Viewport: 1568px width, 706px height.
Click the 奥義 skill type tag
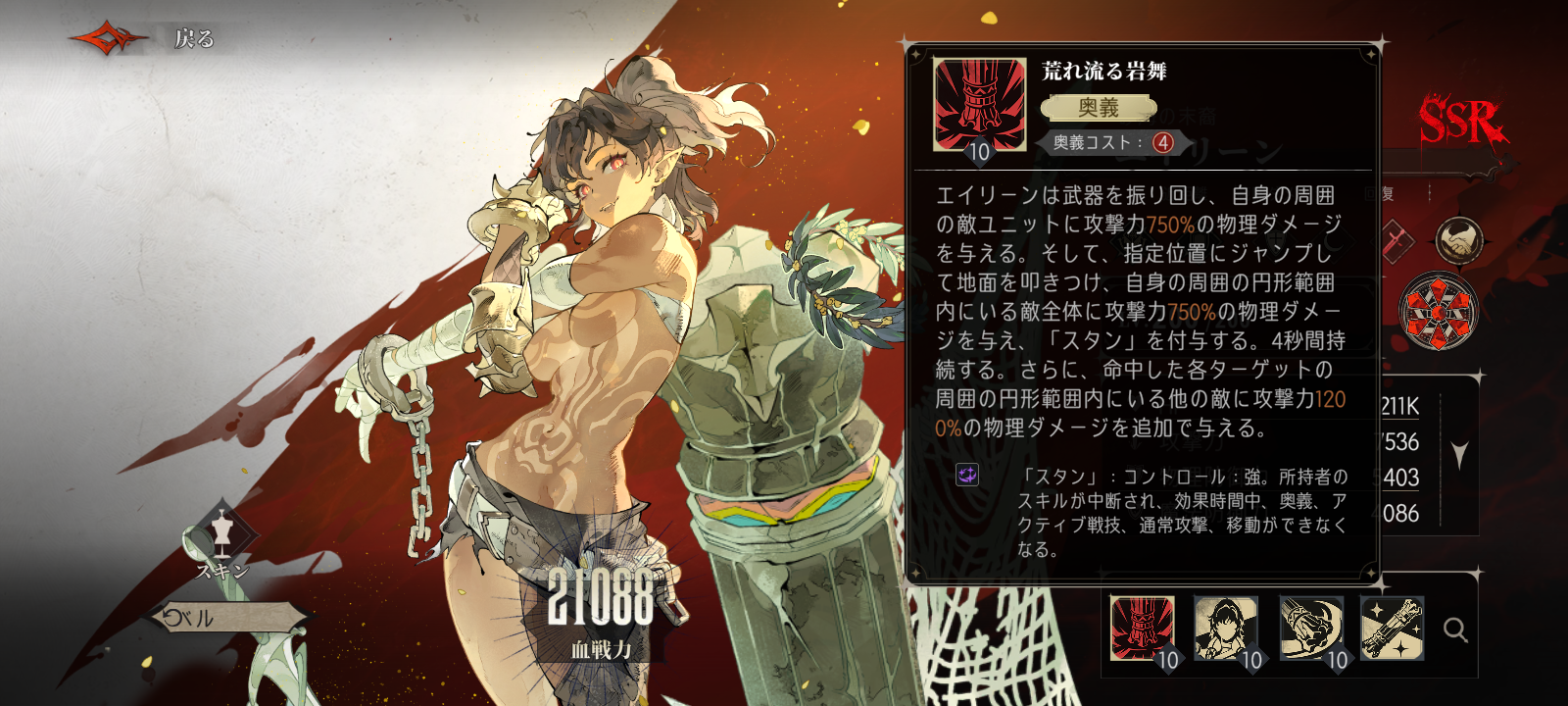pos(1099,108)
